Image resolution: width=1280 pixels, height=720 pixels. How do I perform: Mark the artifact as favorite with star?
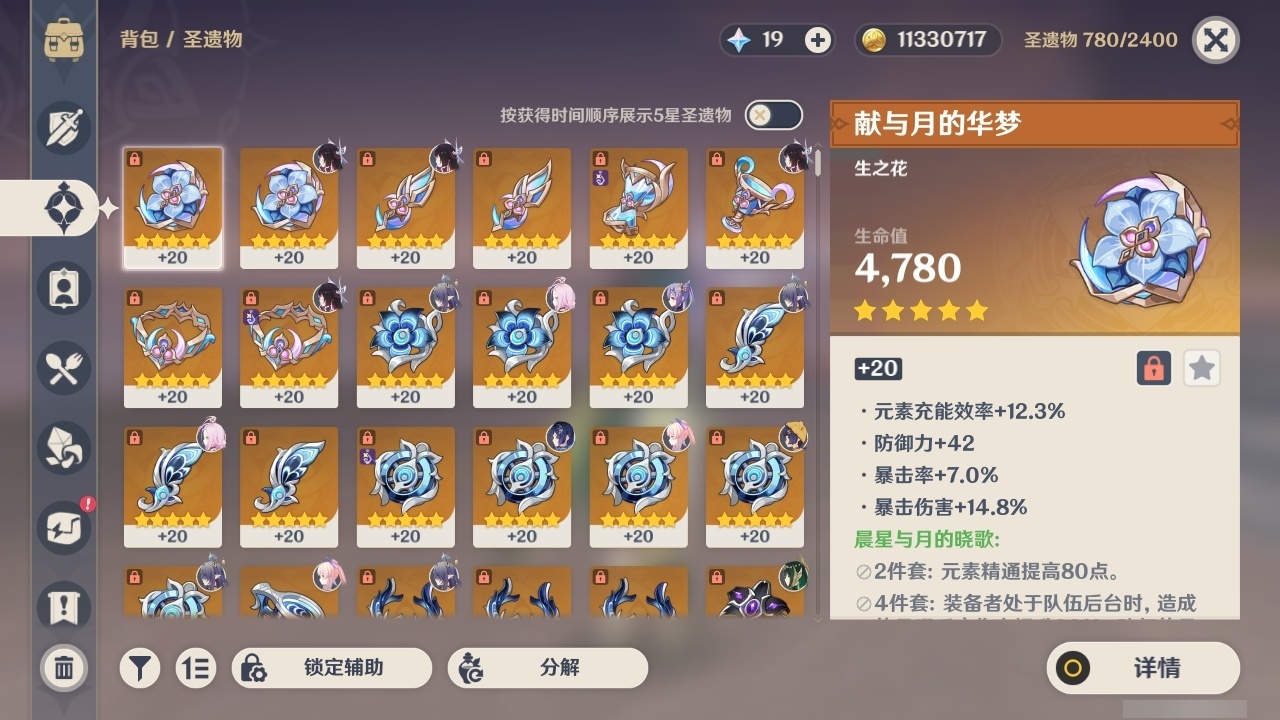(x=1201, y=368)
